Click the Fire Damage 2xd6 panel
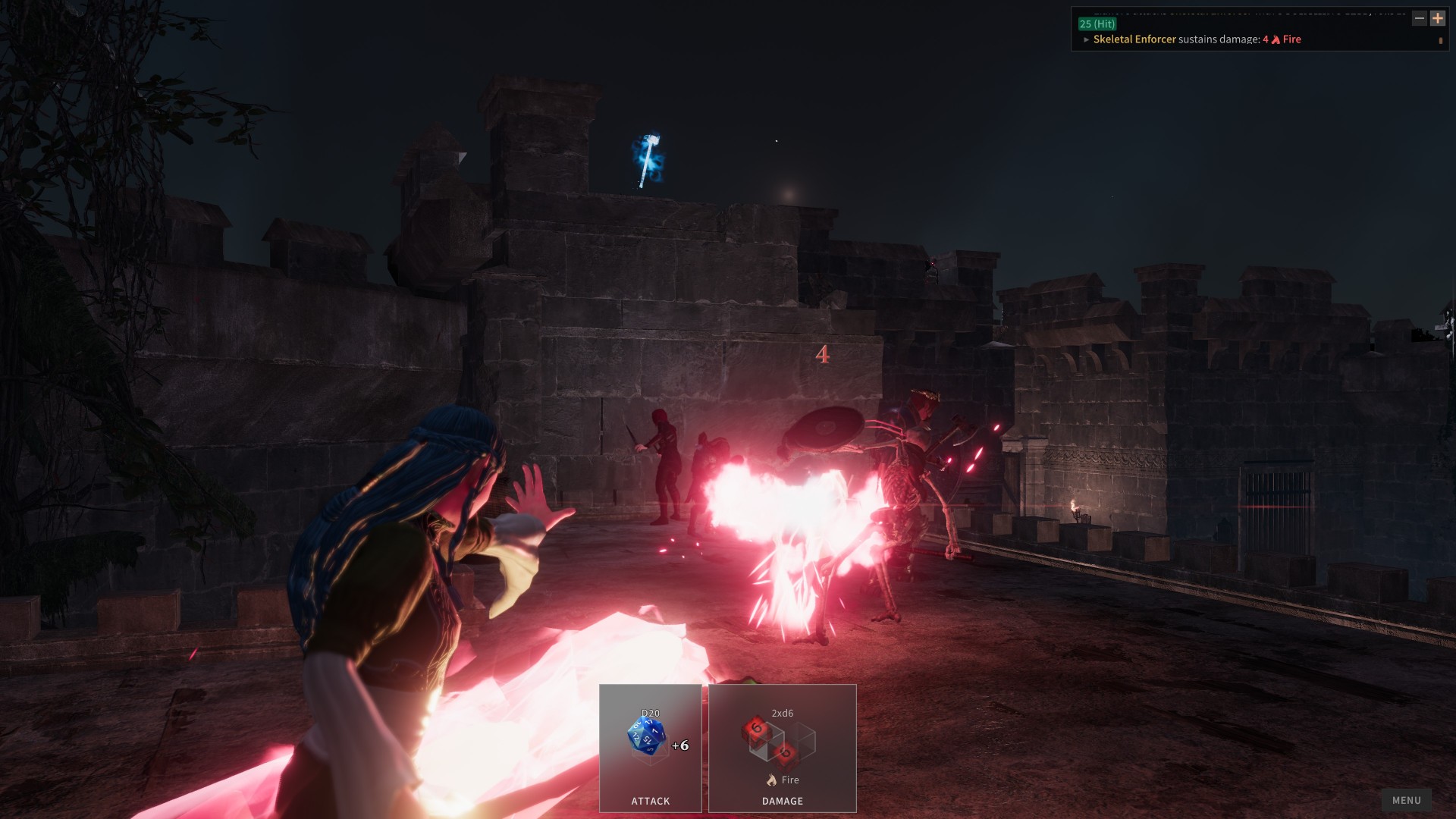Screen dimensions: 1456x819 click(782, 748)
